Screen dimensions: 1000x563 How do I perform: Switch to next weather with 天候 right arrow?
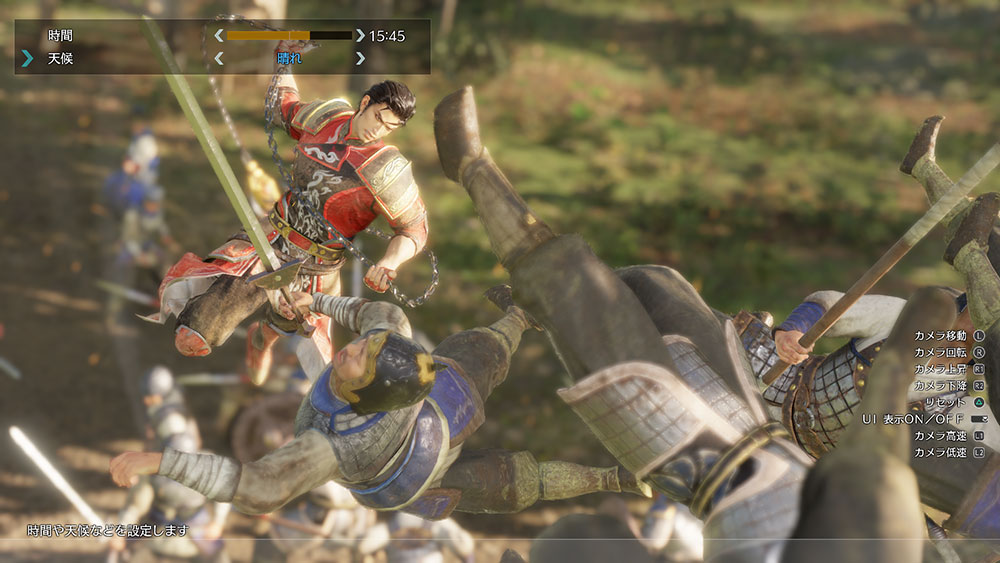click(360, 59)
